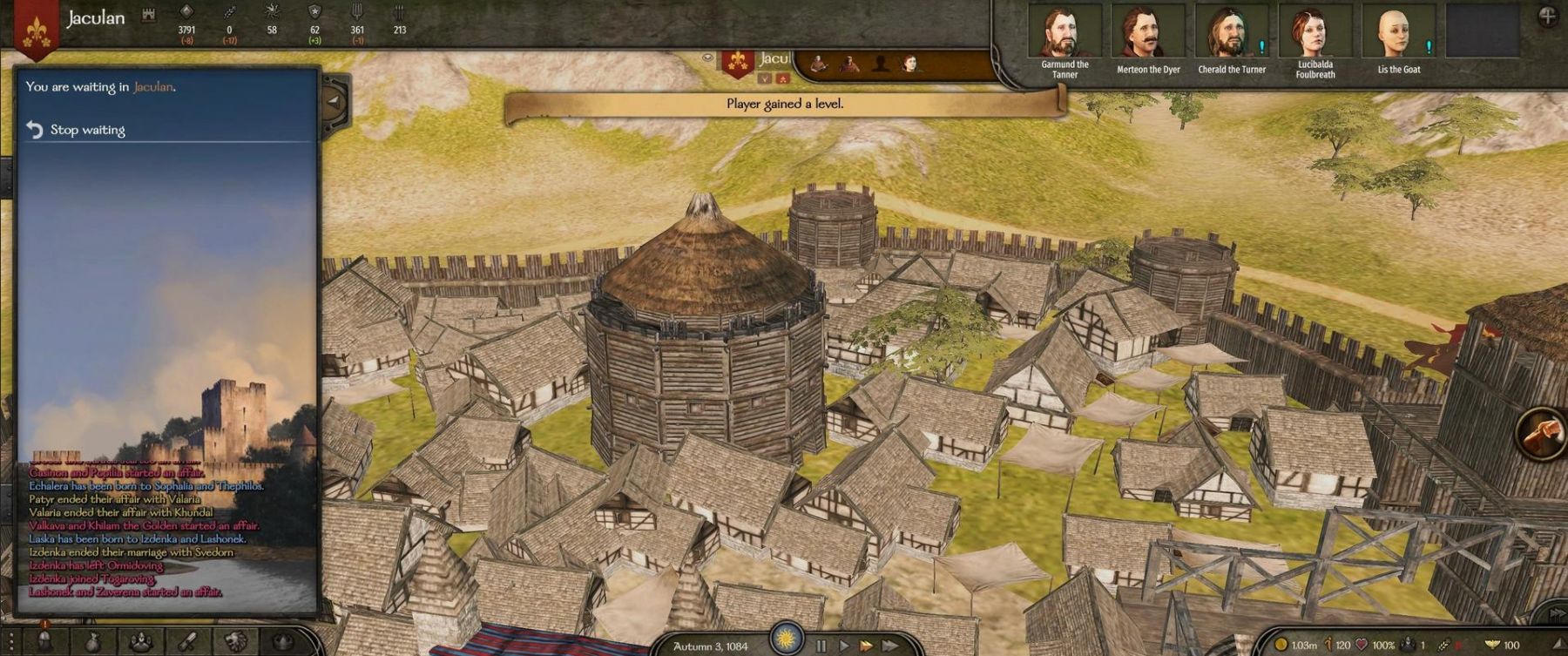Open the character helmet icon
Image resolution: width=1568 pixels, height=656 pixels.
pos(44,642)
